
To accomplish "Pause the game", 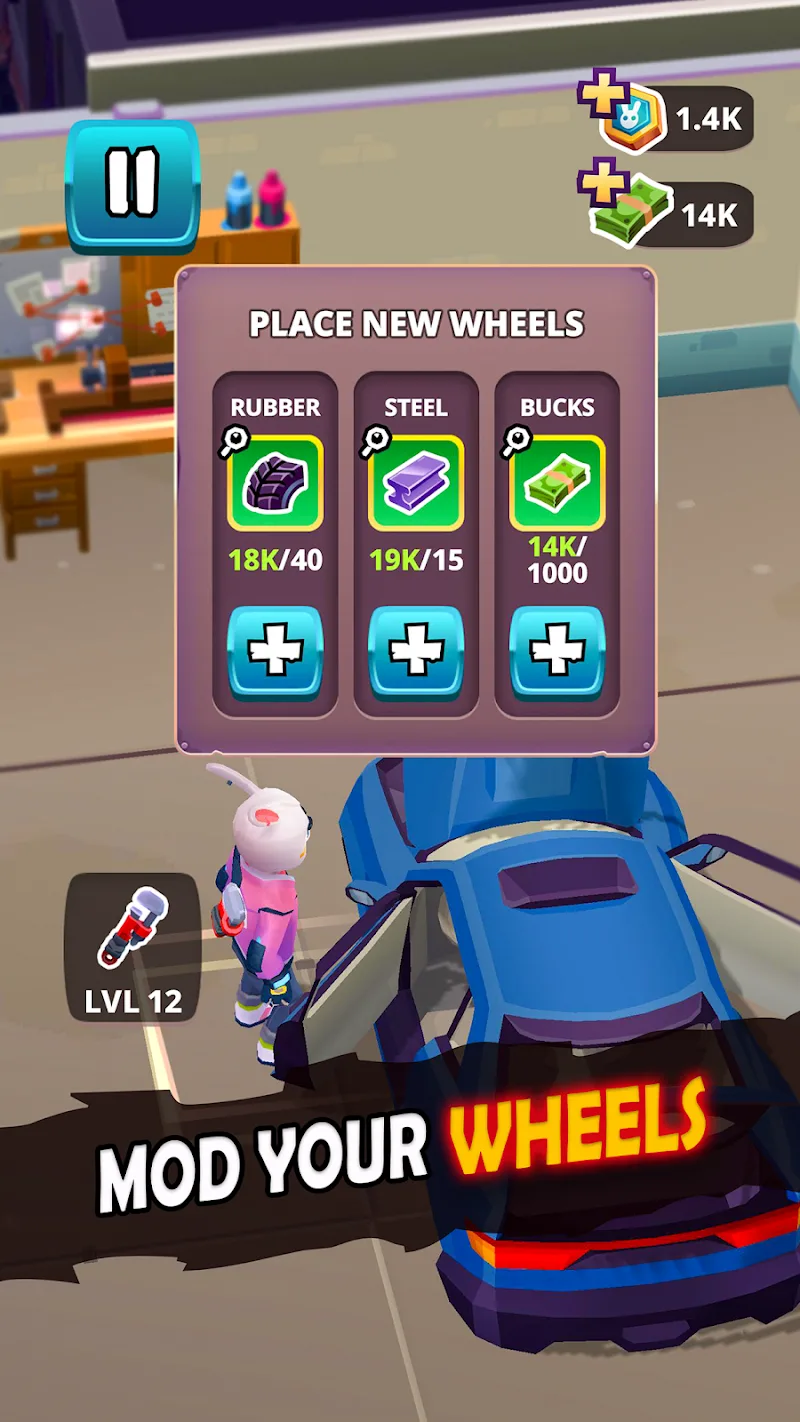I will click(132, 185).
